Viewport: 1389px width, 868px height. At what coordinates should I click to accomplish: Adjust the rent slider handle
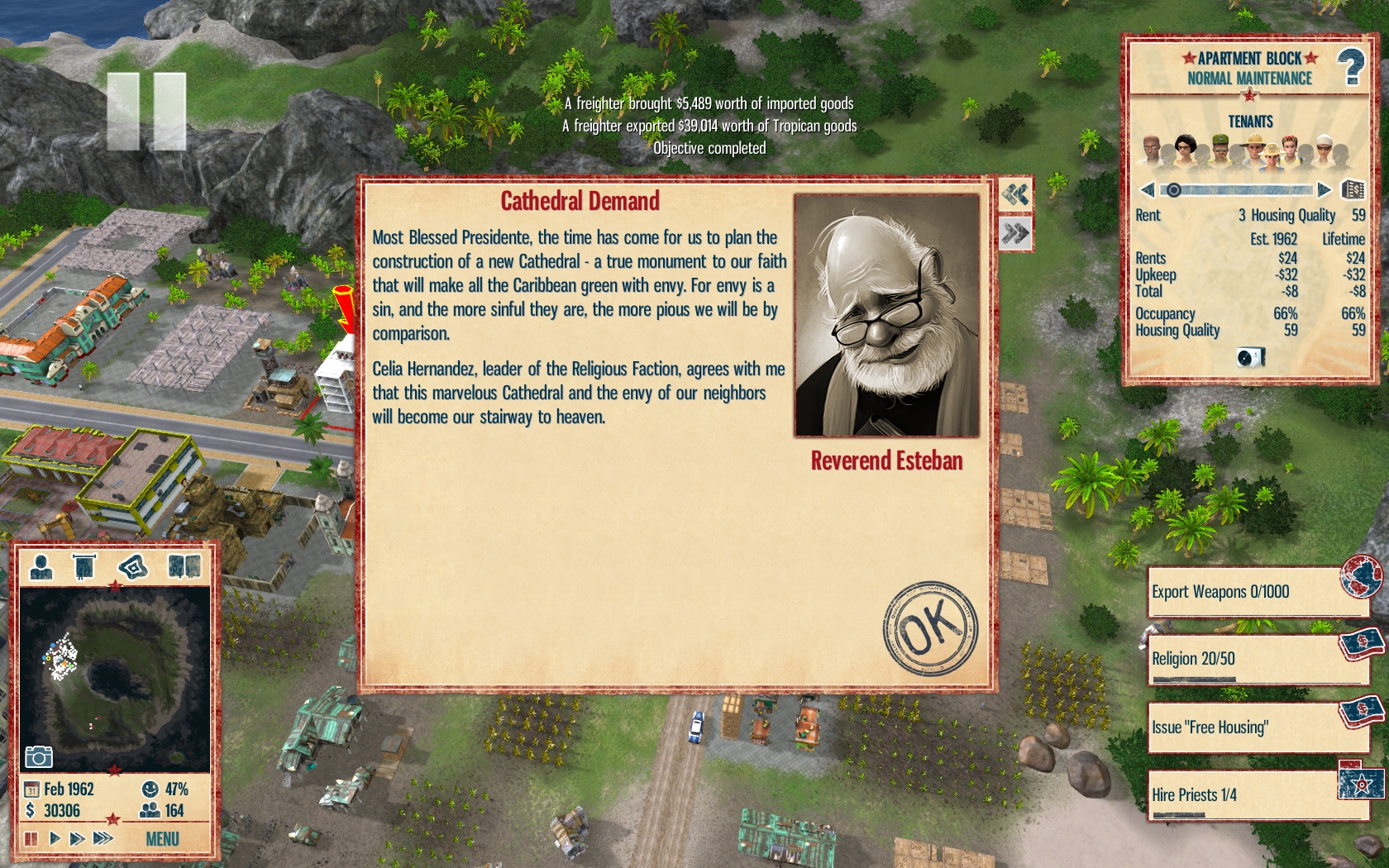(x=1173, y=190)
